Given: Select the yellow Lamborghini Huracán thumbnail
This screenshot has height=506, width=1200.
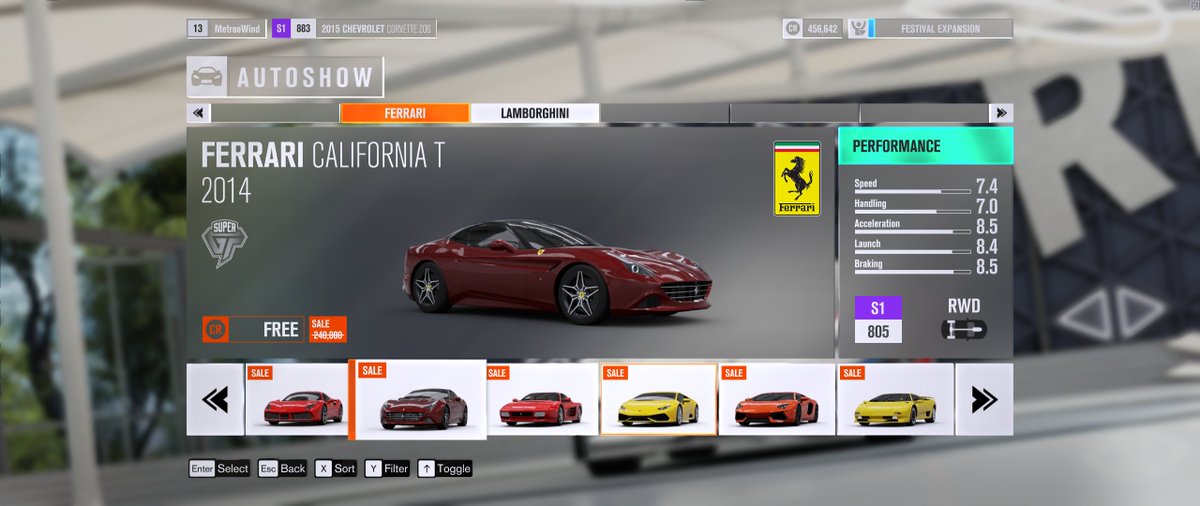Looking at the screenshot, I should pyautogui.click(x=658, y=400).
